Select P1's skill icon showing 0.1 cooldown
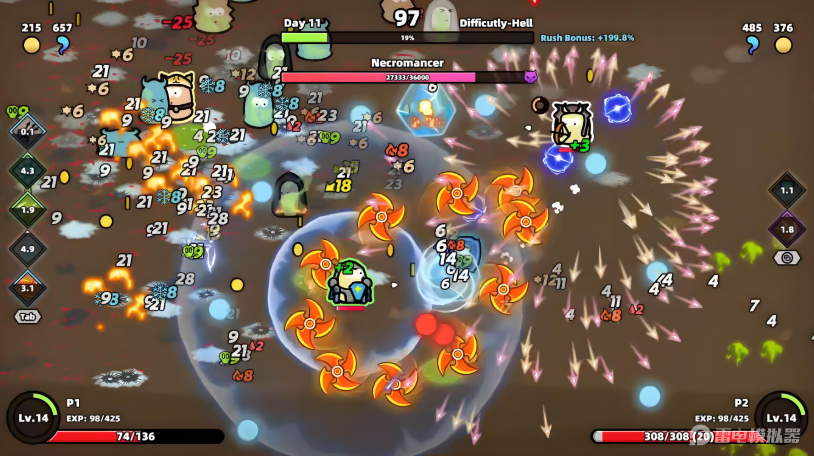This screenshot has height=456, width=814. [x=27, y=131]
